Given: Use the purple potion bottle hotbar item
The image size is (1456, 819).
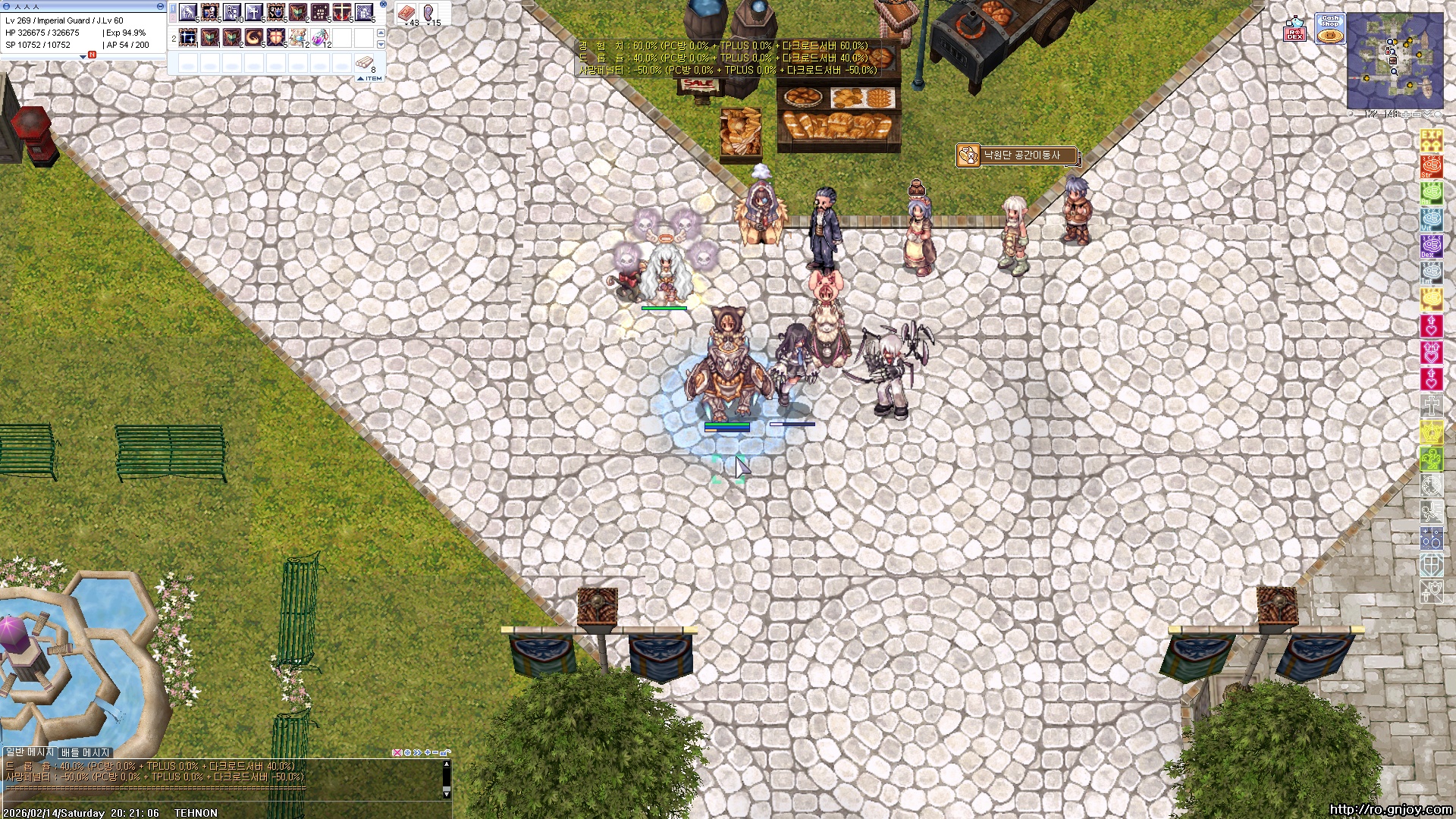Looking at the screenshot, I should 320,37.
